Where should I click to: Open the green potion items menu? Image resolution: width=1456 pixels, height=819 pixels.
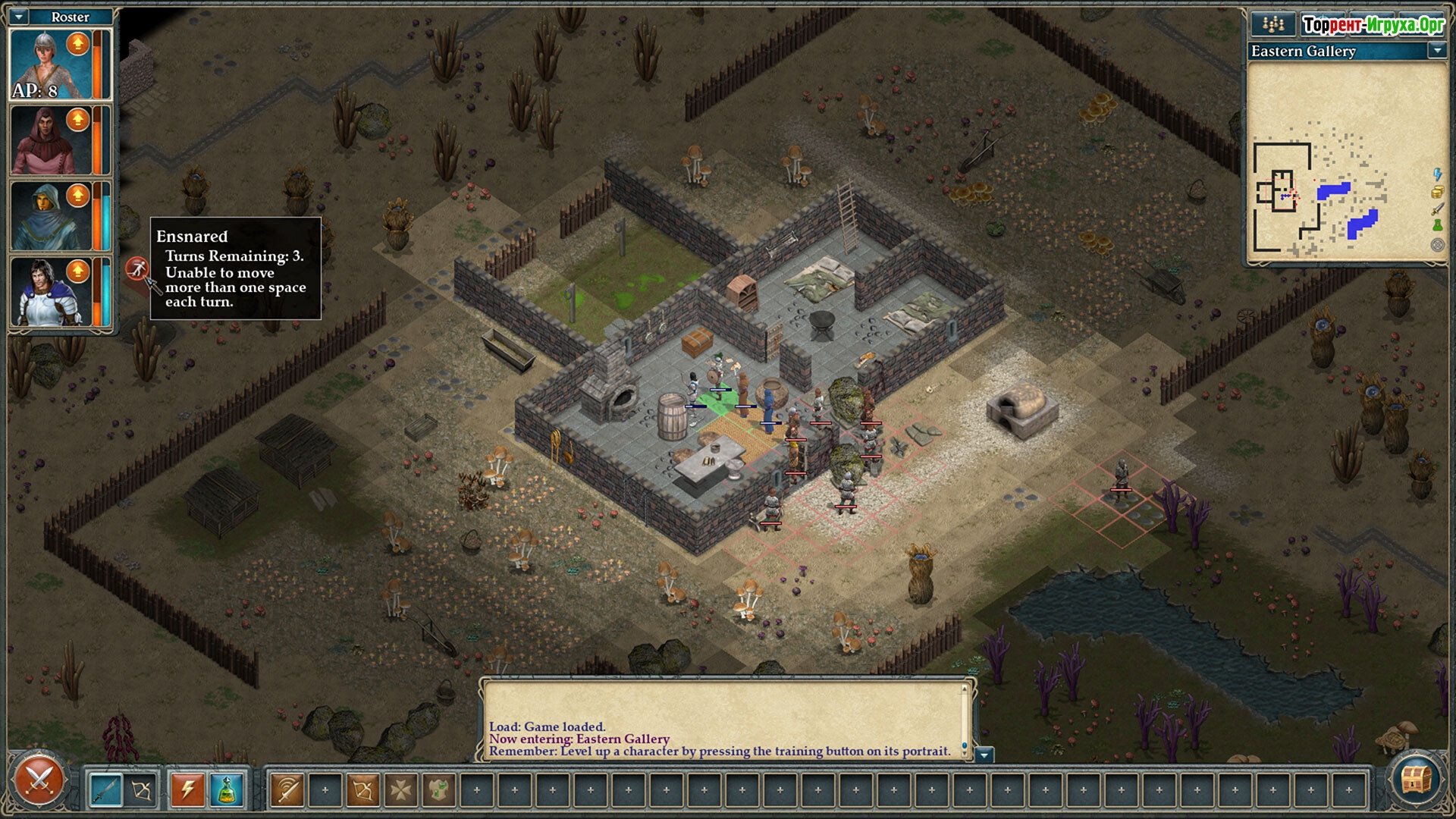[226, 790]
